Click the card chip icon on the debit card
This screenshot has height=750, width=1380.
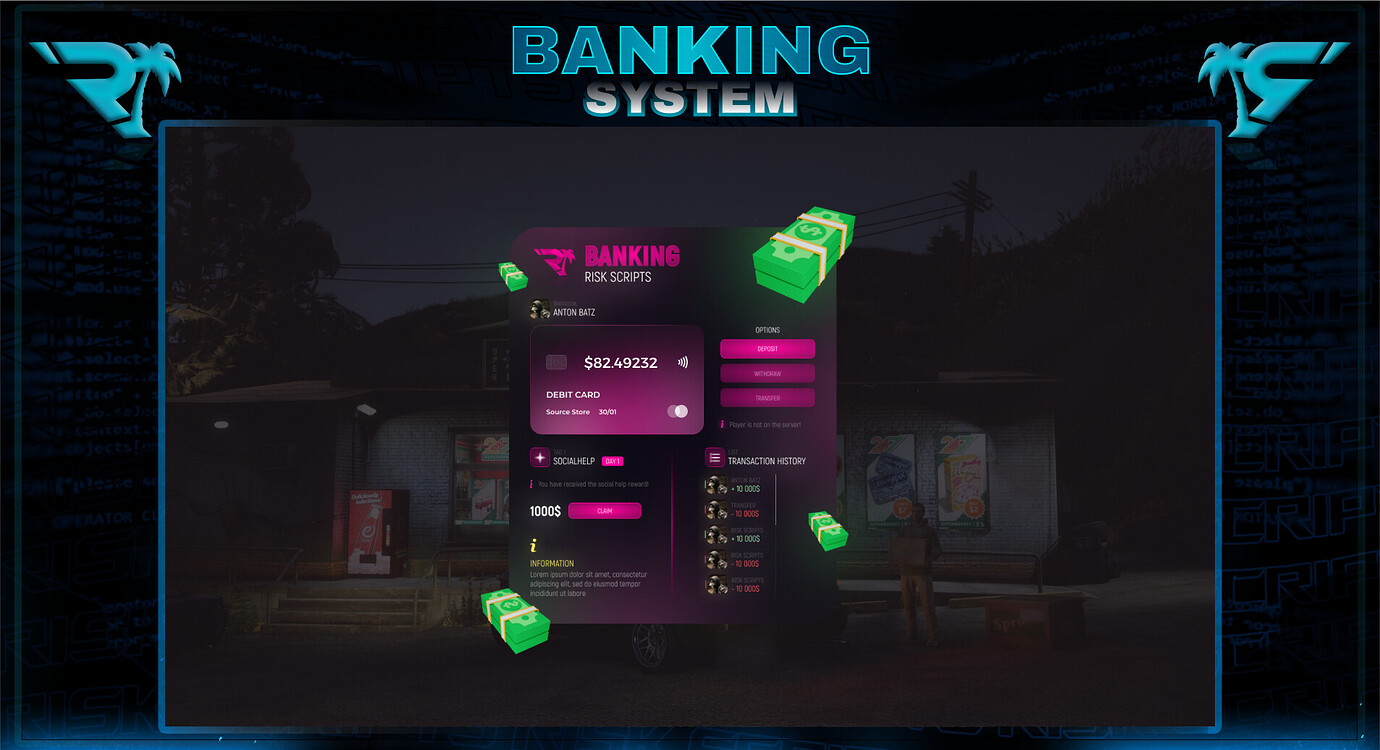tap(557, 363)
